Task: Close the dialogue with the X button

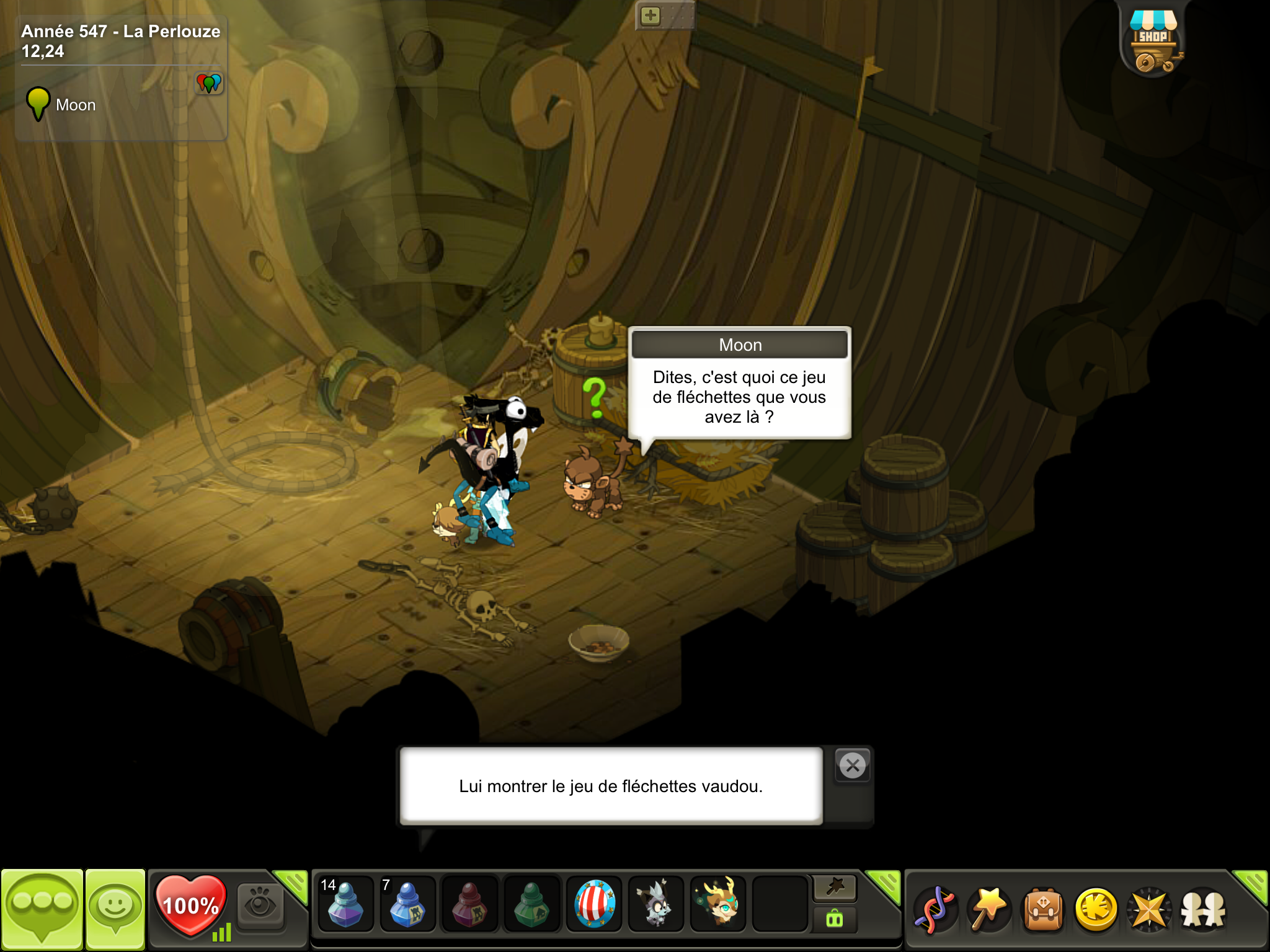Action: click(853, 766)
